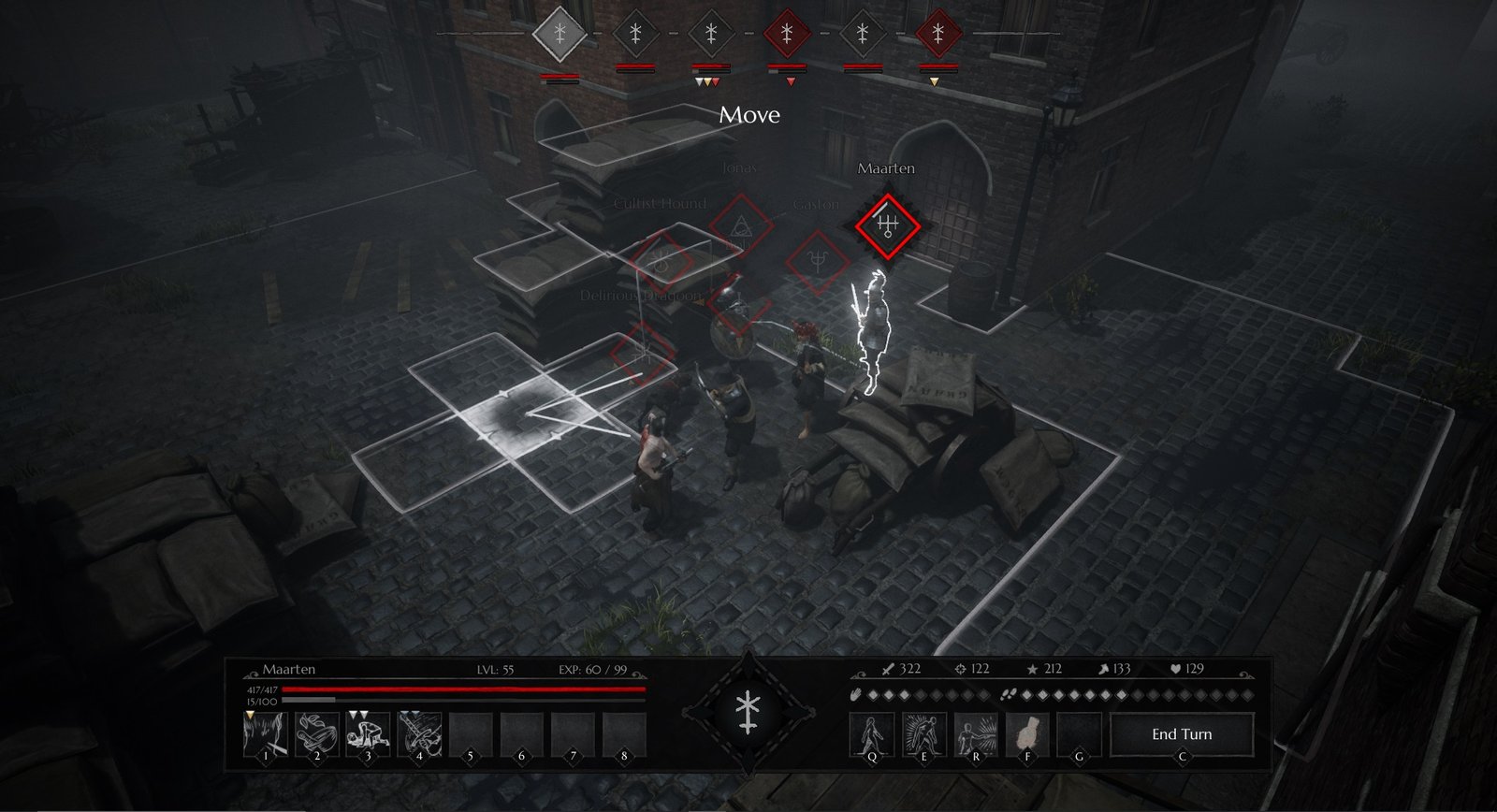Use the crouching figure burst ability

(923, 734)
